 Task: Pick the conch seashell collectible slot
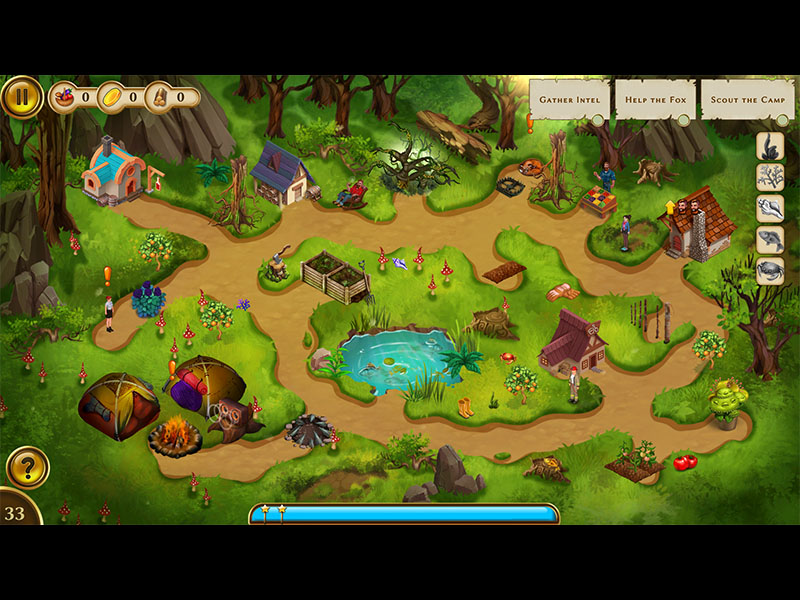(x=770, y=209)
